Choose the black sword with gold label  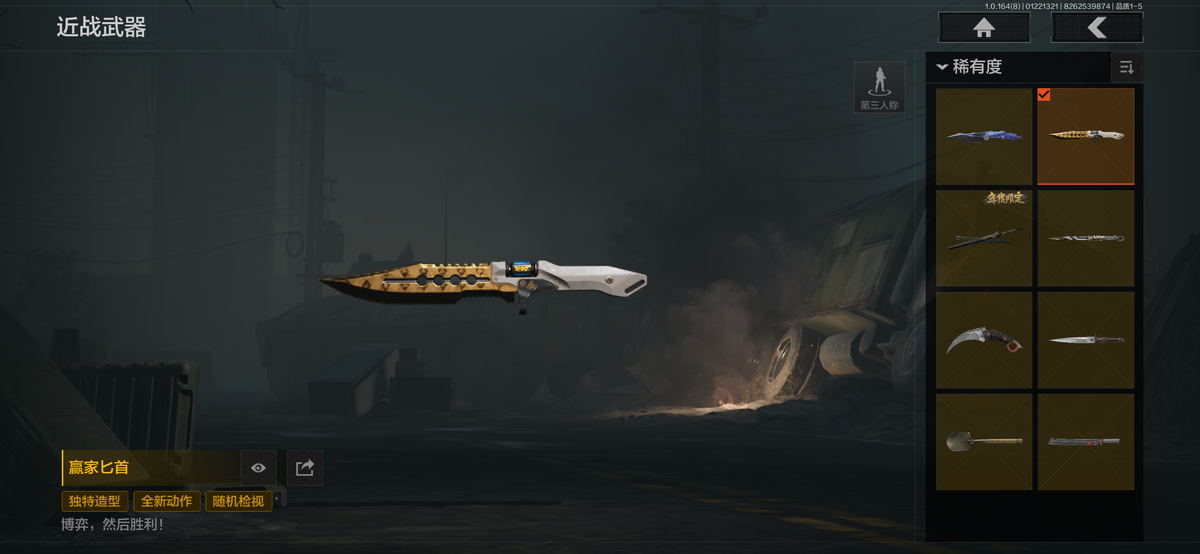984,238
